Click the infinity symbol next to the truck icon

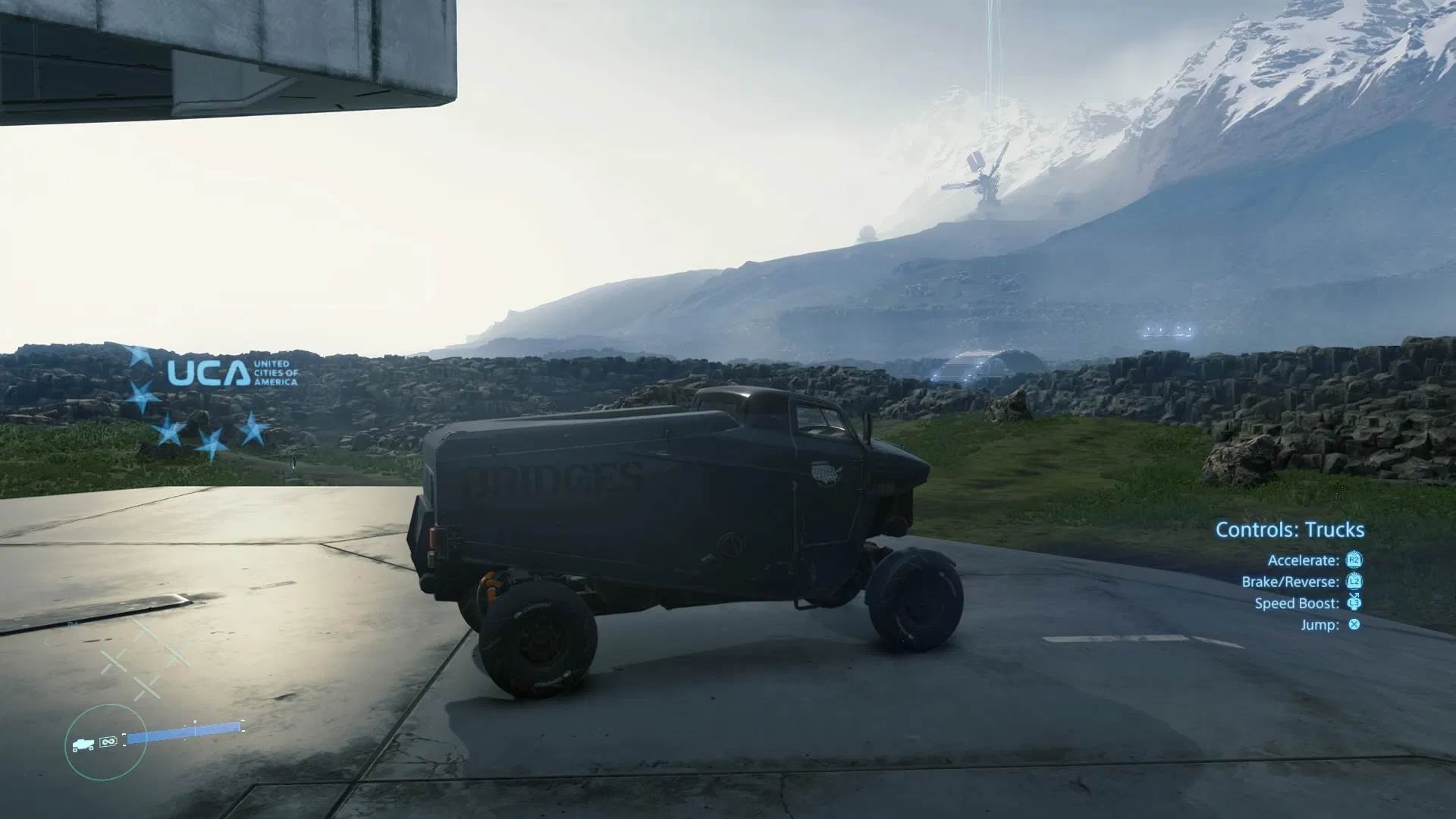point(108,742)
